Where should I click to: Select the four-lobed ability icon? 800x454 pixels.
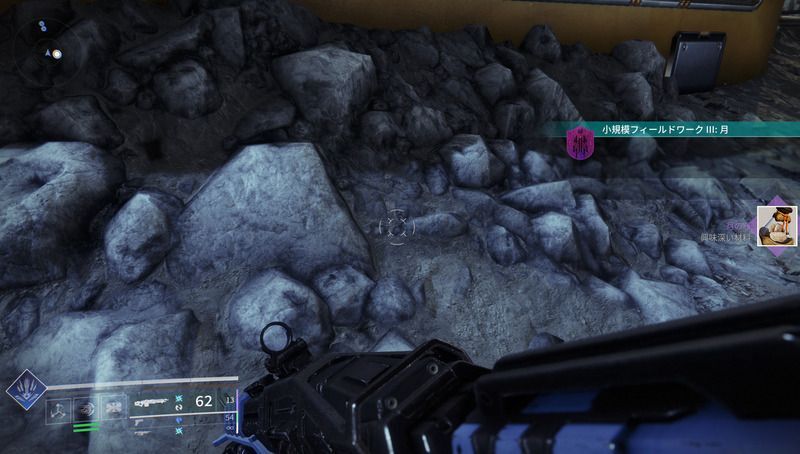pyautogui.click(x=114, y=410)
